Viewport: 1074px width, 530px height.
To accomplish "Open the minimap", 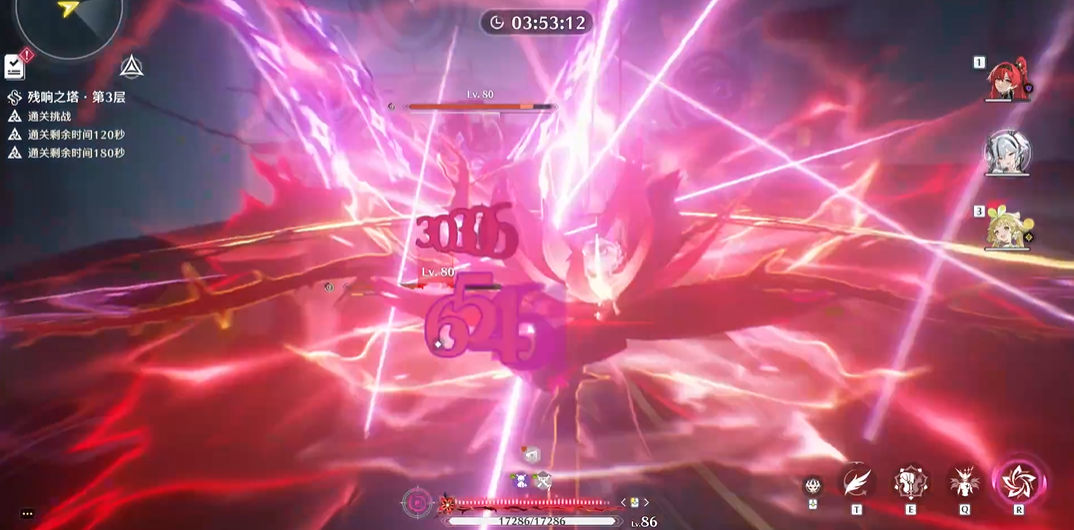I will (x=68, y=20).
